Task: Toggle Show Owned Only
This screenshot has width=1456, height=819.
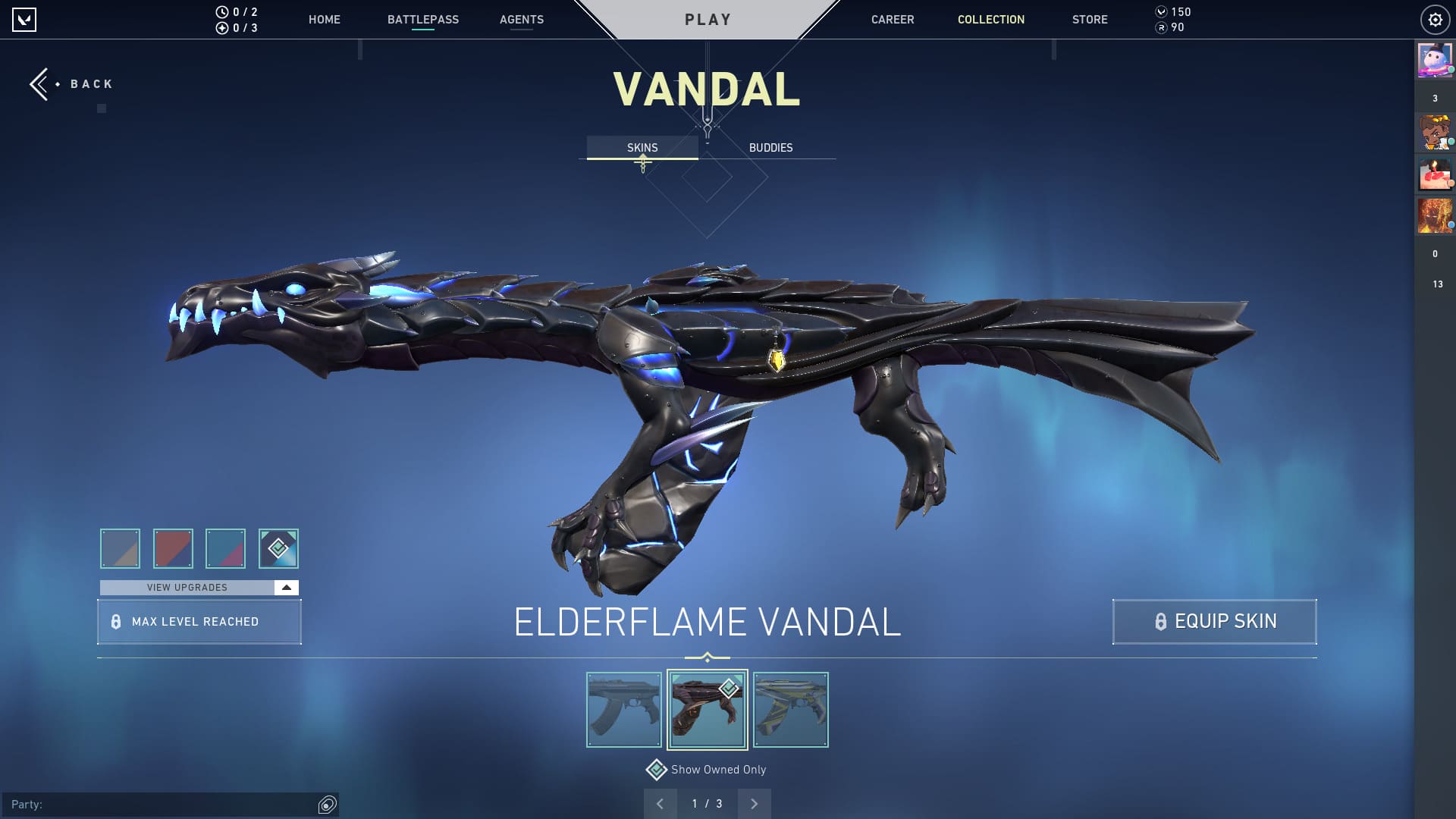Action: click(657, 770)
